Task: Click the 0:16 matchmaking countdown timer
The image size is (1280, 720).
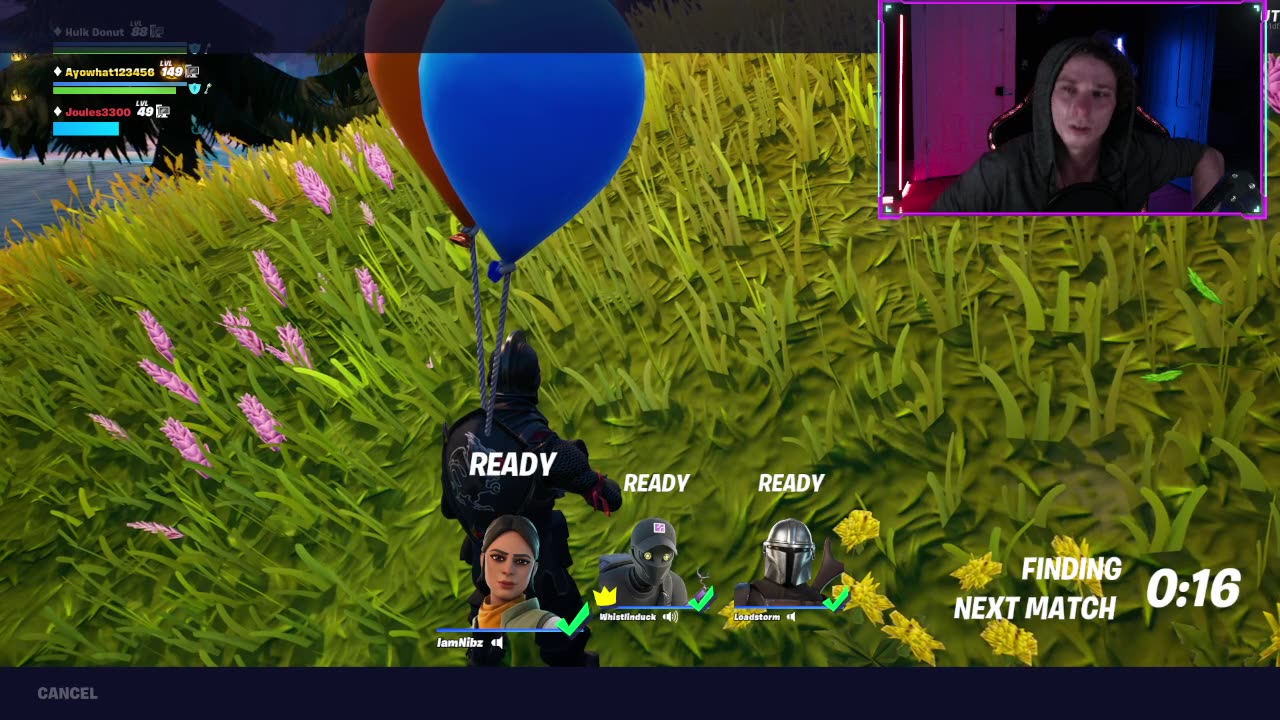Action: [x=1196, y=590]
